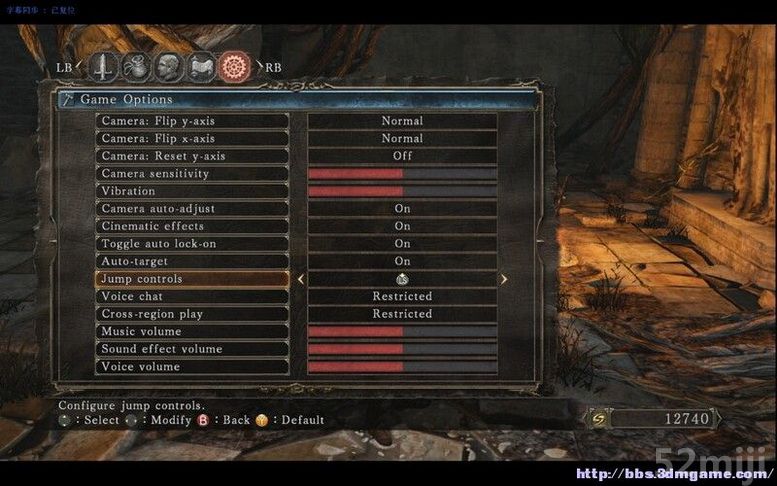777x486 pixels.
Task: Adjust the Camera sensitivity slider
Action: coord(402,174)
